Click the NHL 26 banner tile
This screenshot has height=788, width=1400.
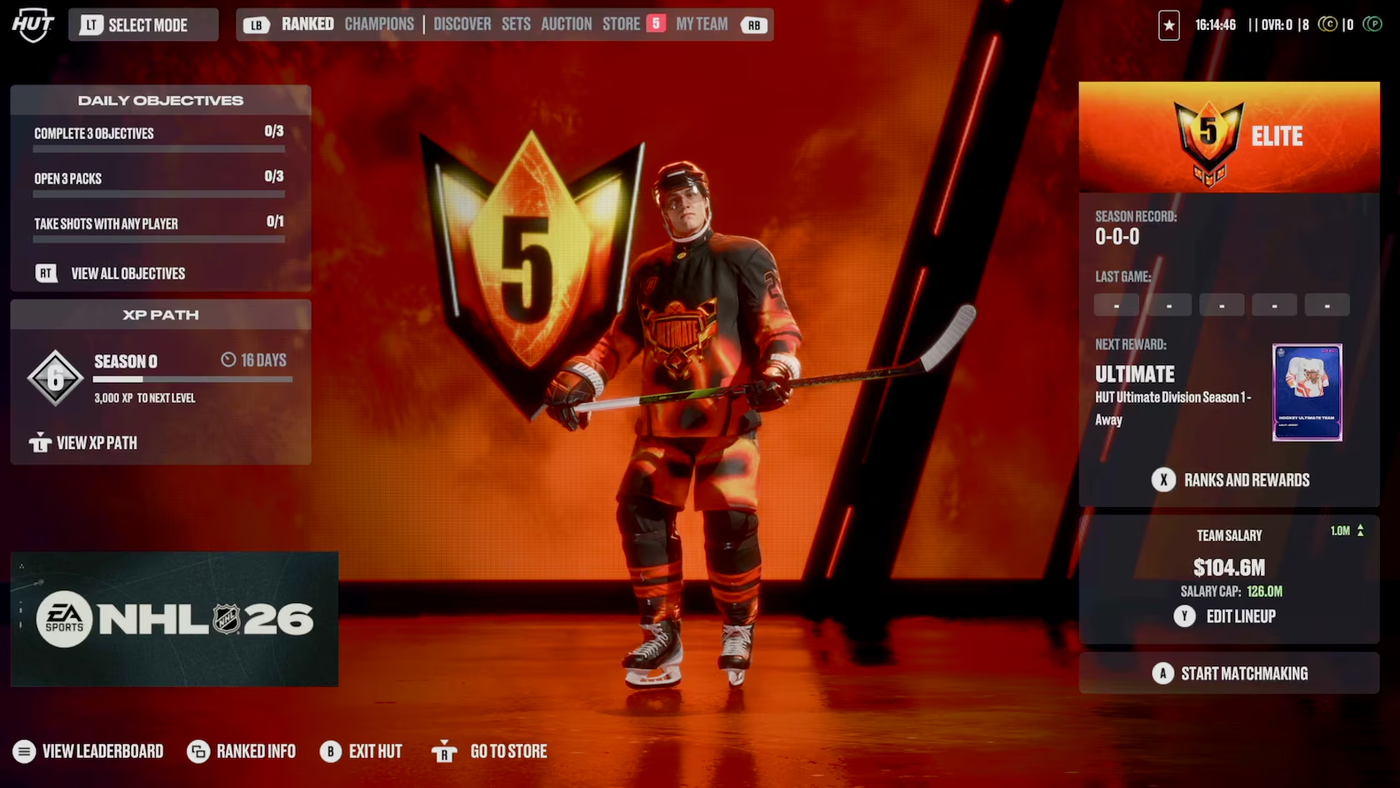(x=174, y=619)
